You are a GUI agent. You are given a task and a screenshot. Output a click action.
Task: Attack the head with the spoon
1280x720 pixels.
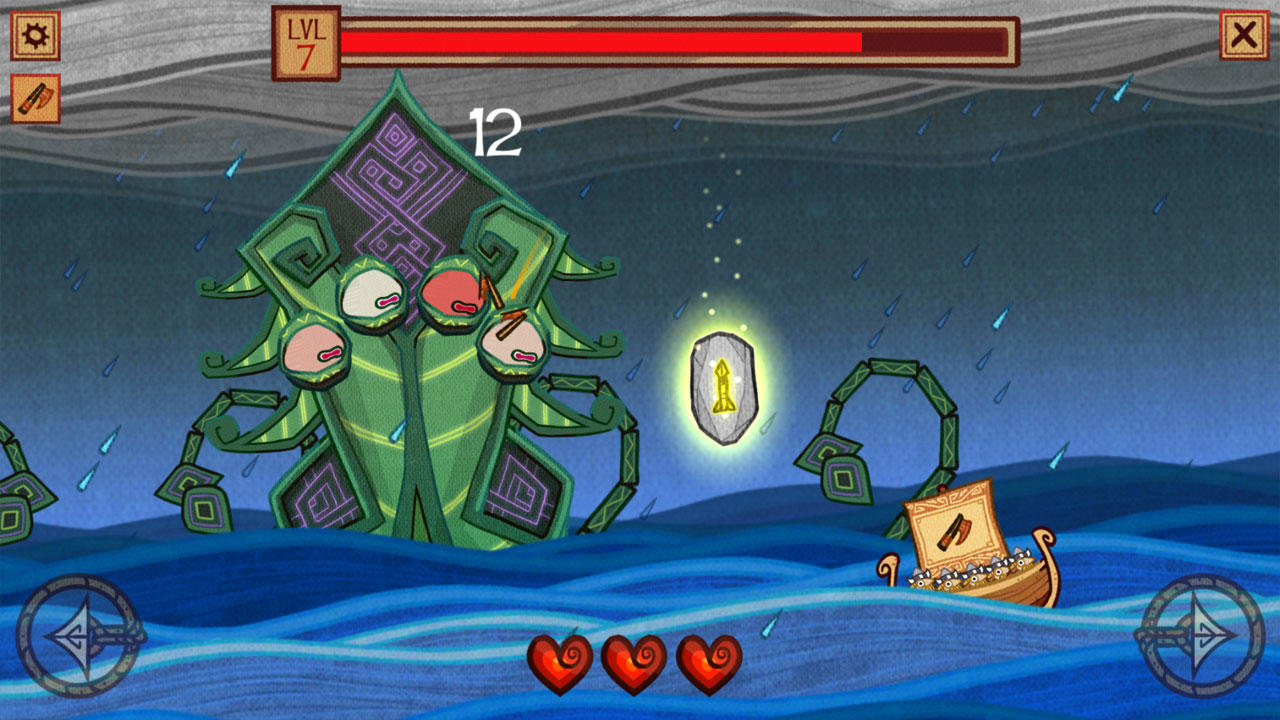[x=512, y=343]
